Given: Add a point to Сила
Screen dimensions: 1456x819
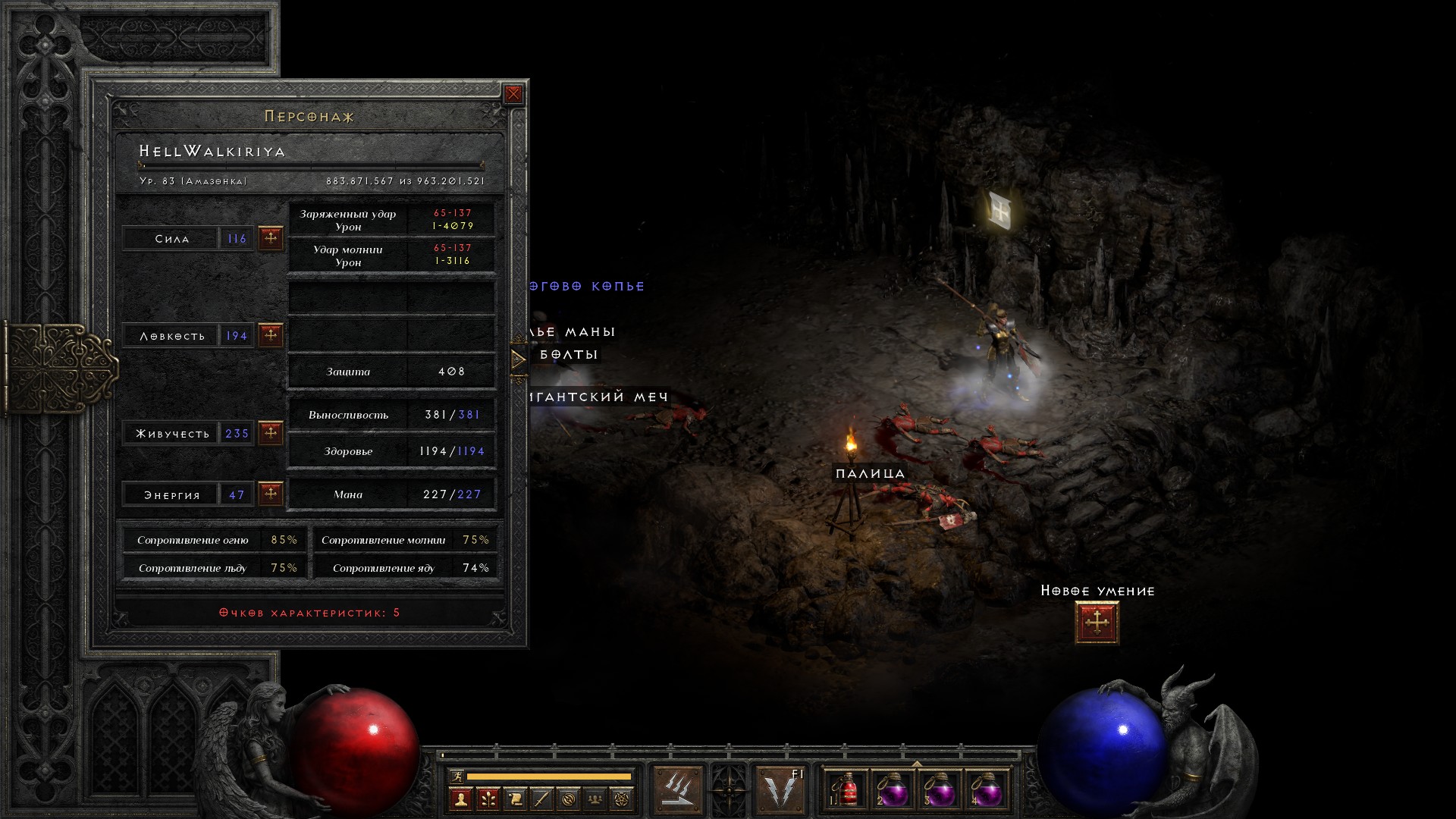Looking at the screenshot, I should (x=271, y=238).
